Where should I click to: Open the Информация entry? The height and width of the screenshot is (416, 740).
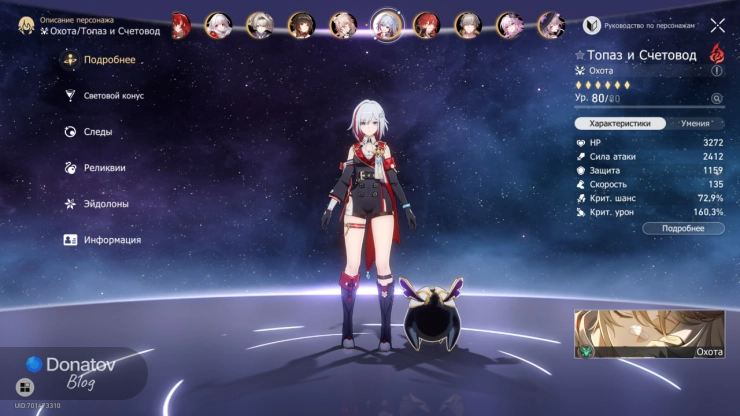coord(111,240)
